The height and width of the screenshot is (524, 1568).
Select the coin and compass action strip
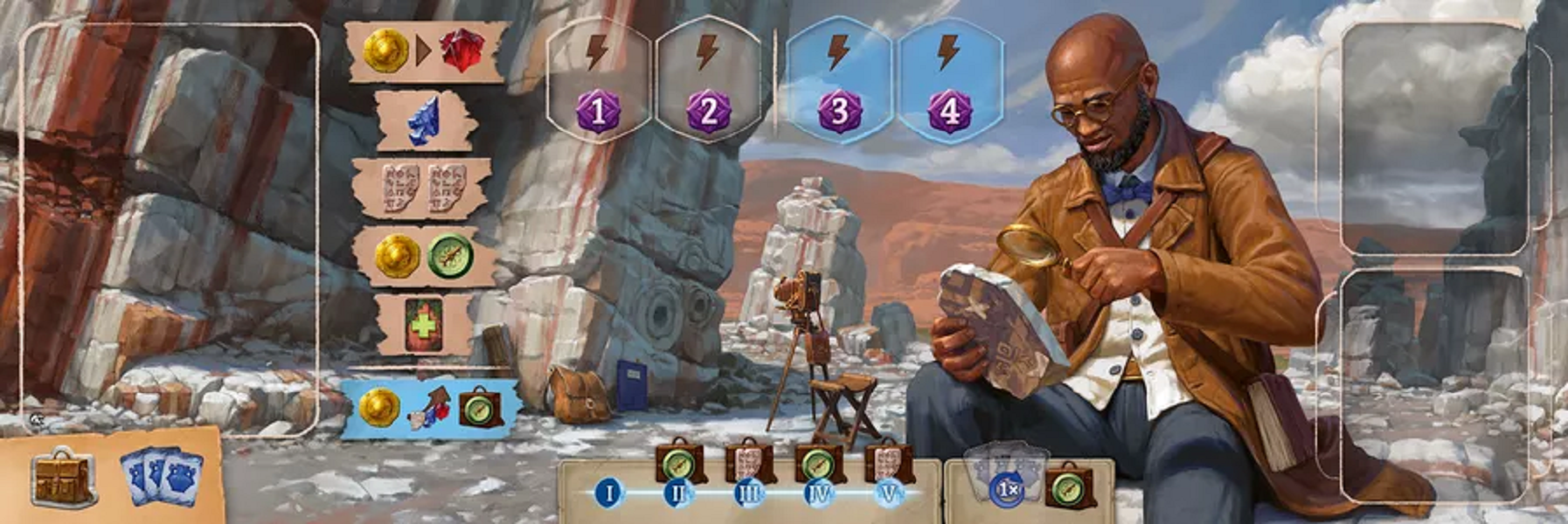tap(423, 257)
